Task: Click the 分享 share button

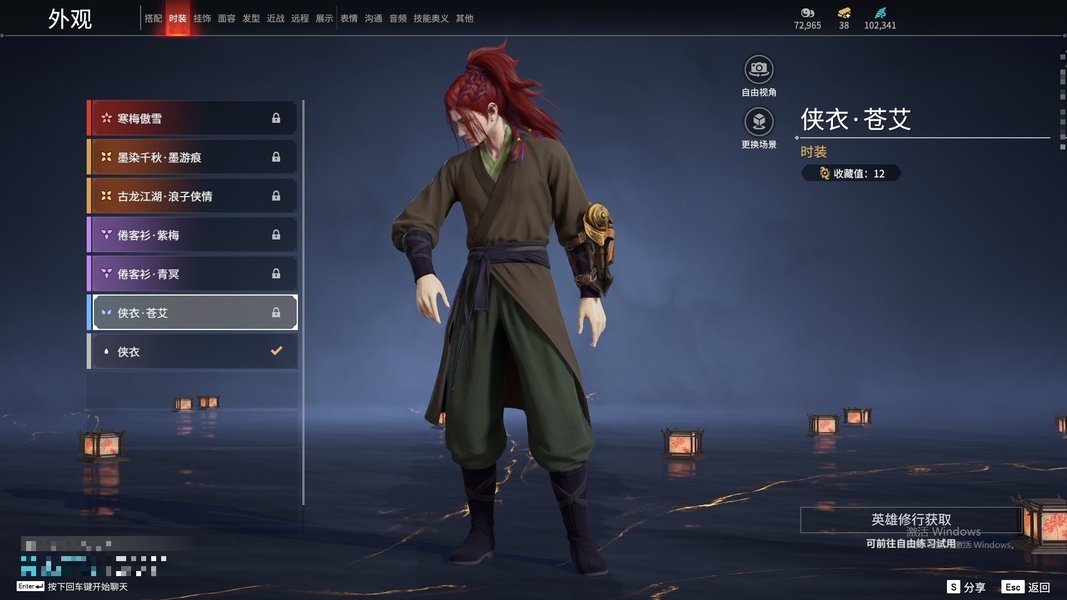Action: [966, 587]
